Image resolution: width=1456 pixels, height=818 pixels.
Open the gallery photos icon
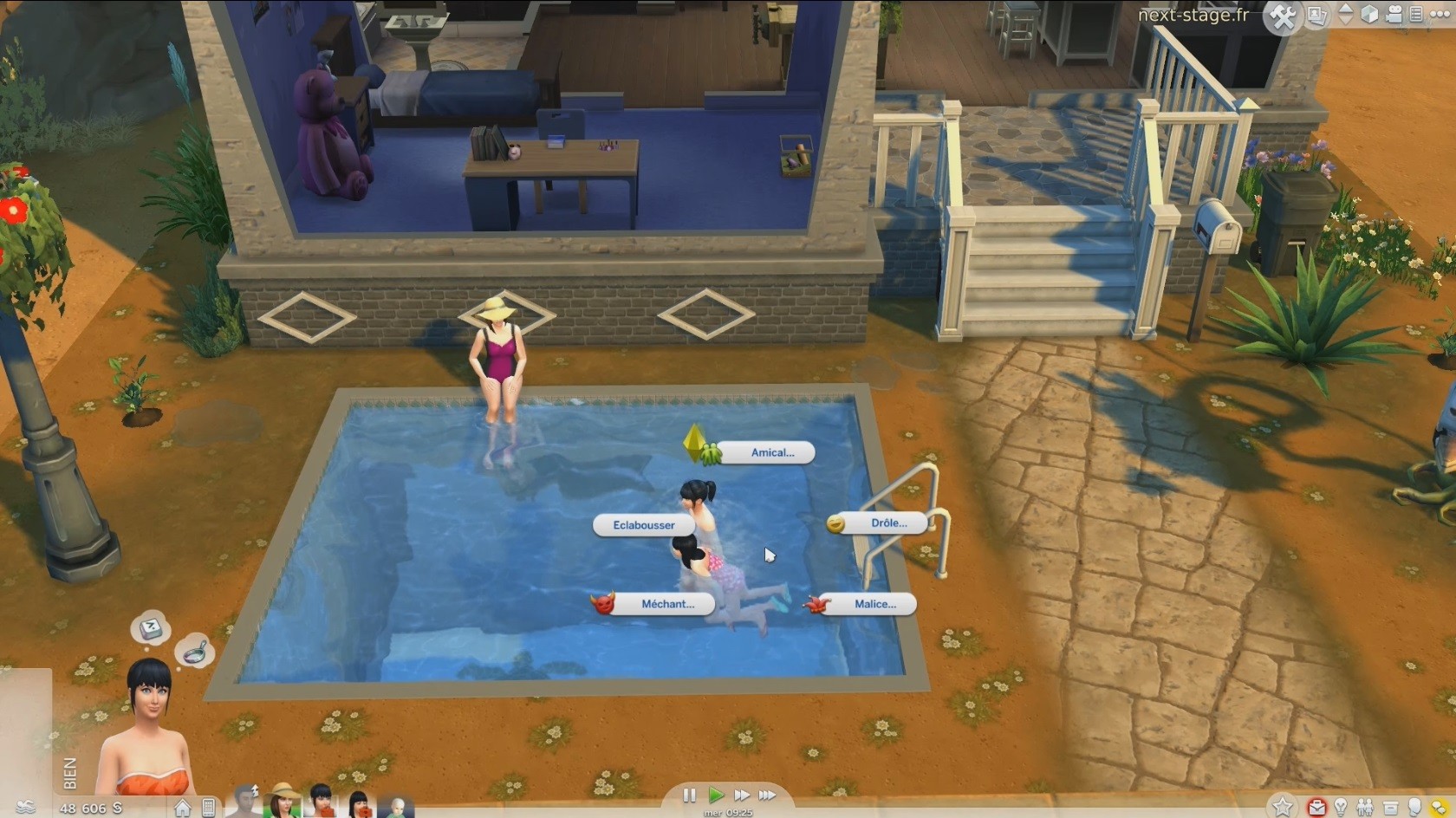(1316, 16)
